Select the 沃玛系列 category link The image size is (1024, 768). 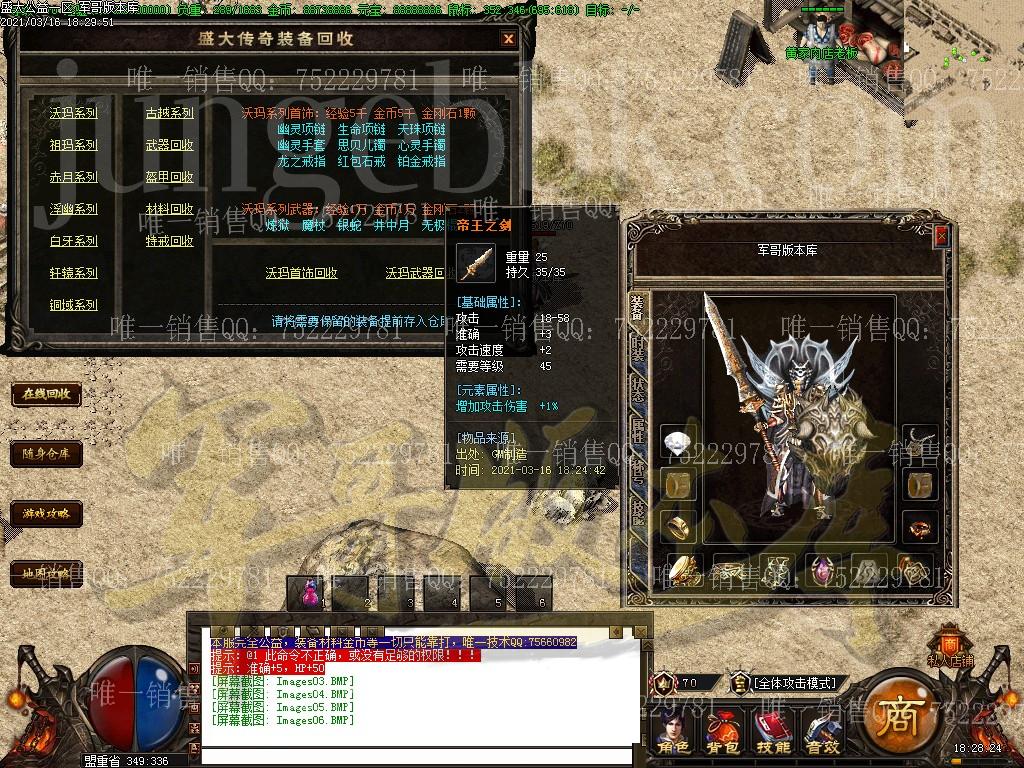click(74, 113)
